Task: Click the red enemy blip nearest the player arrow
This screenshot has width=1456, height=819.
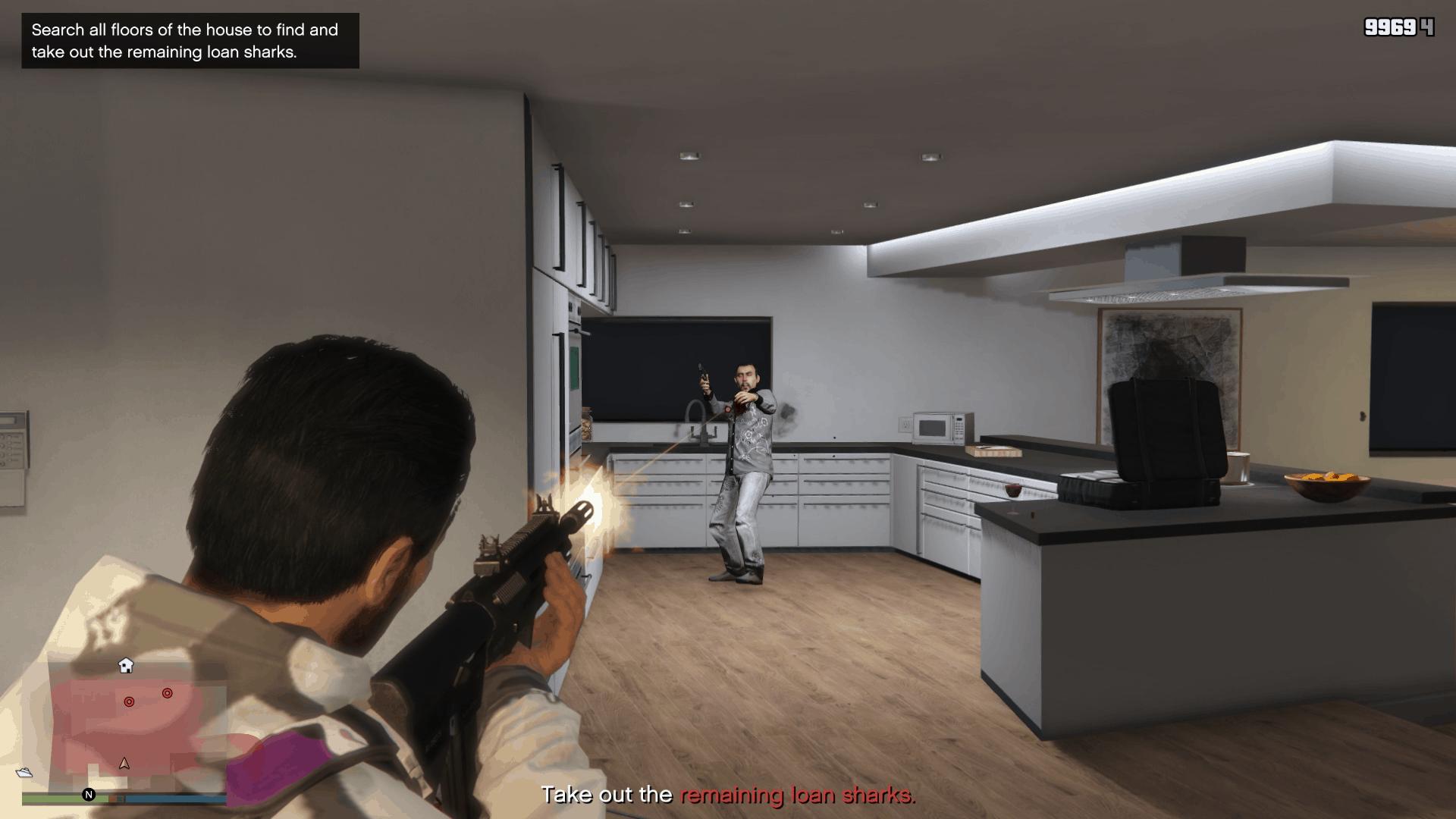Action: click(x=129, y=702)
